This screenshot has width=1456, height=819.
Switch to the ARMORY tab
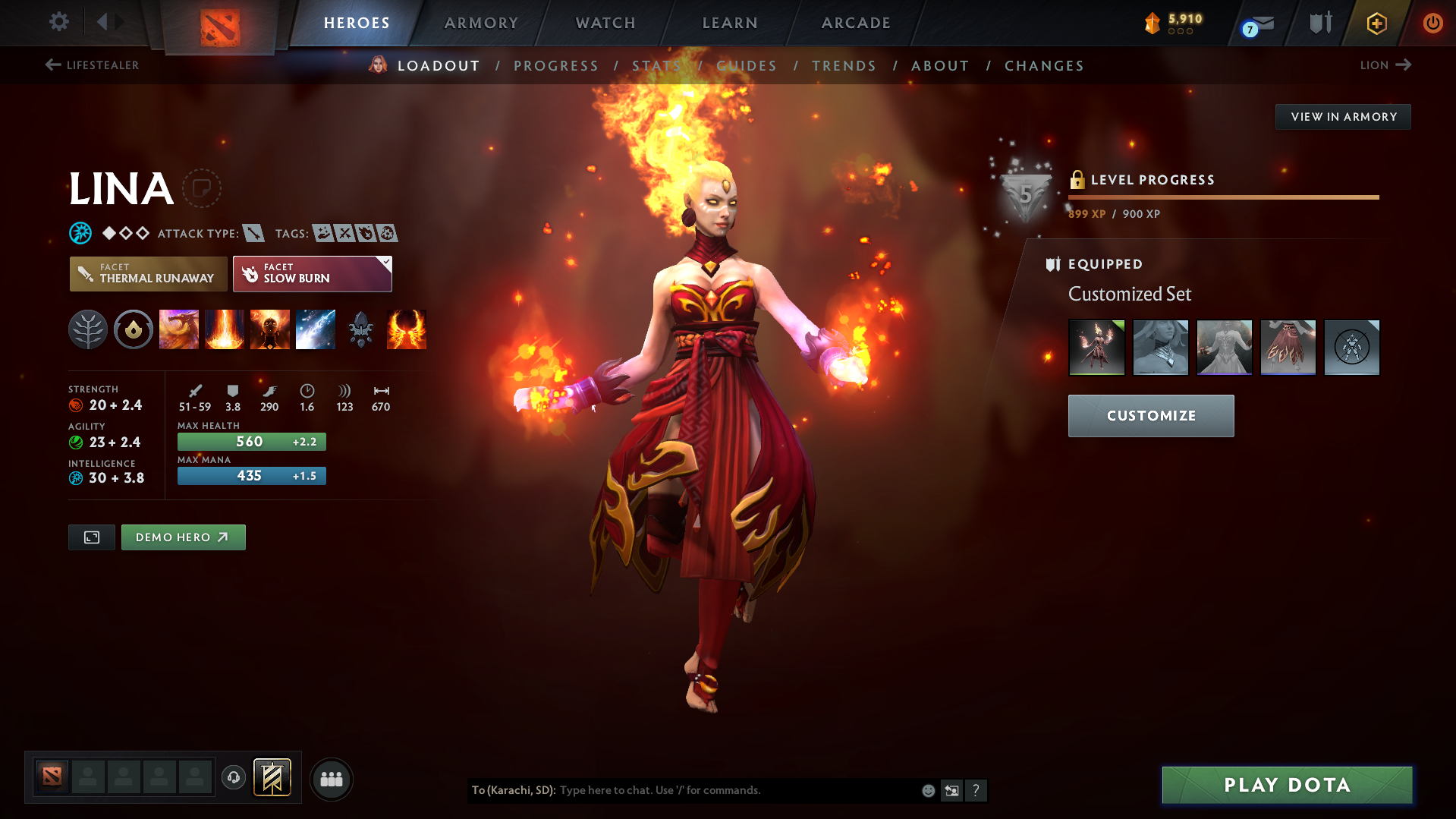481,23
